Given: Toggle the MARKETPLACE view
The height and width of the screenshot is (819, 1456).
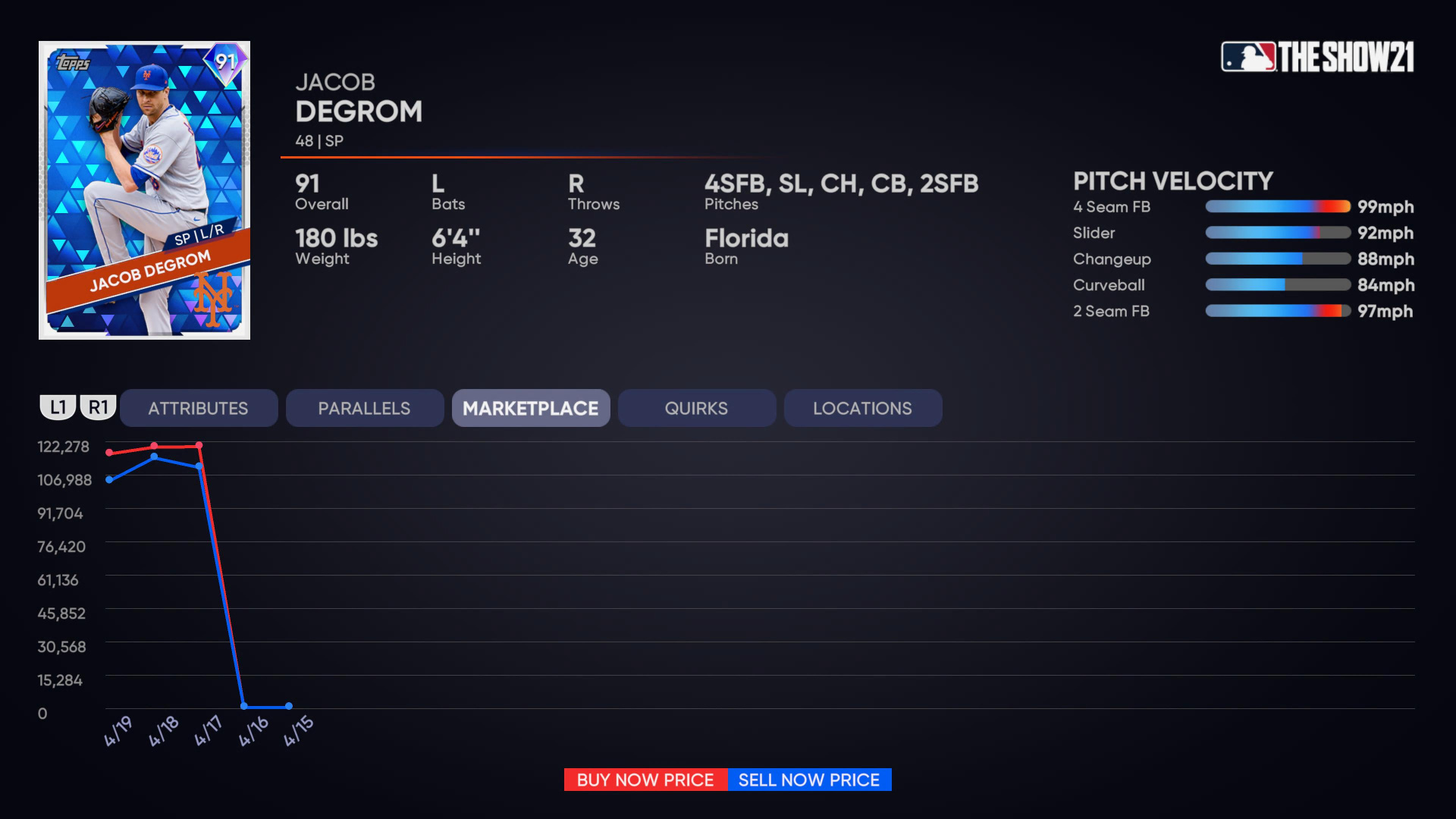Looking at the screenshot, I should [x=531, y=407].
